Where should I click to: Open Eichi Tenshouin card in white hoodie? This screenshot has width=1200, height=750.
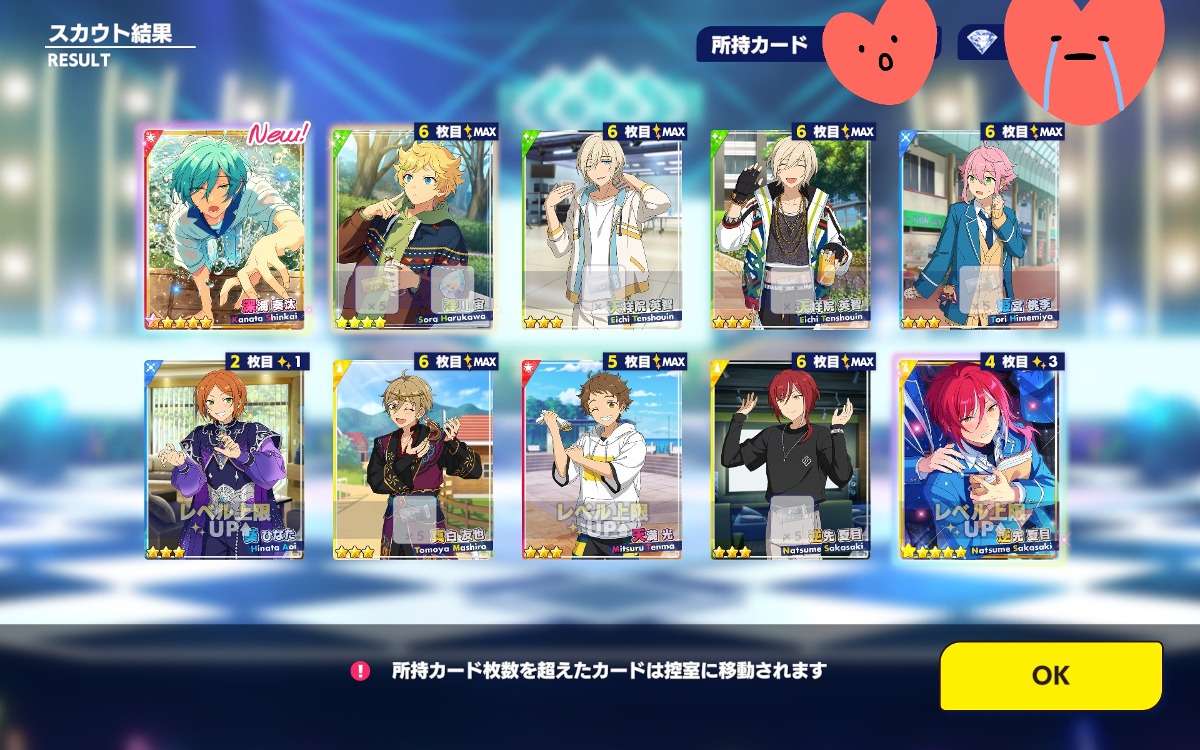tap(602, 228)
